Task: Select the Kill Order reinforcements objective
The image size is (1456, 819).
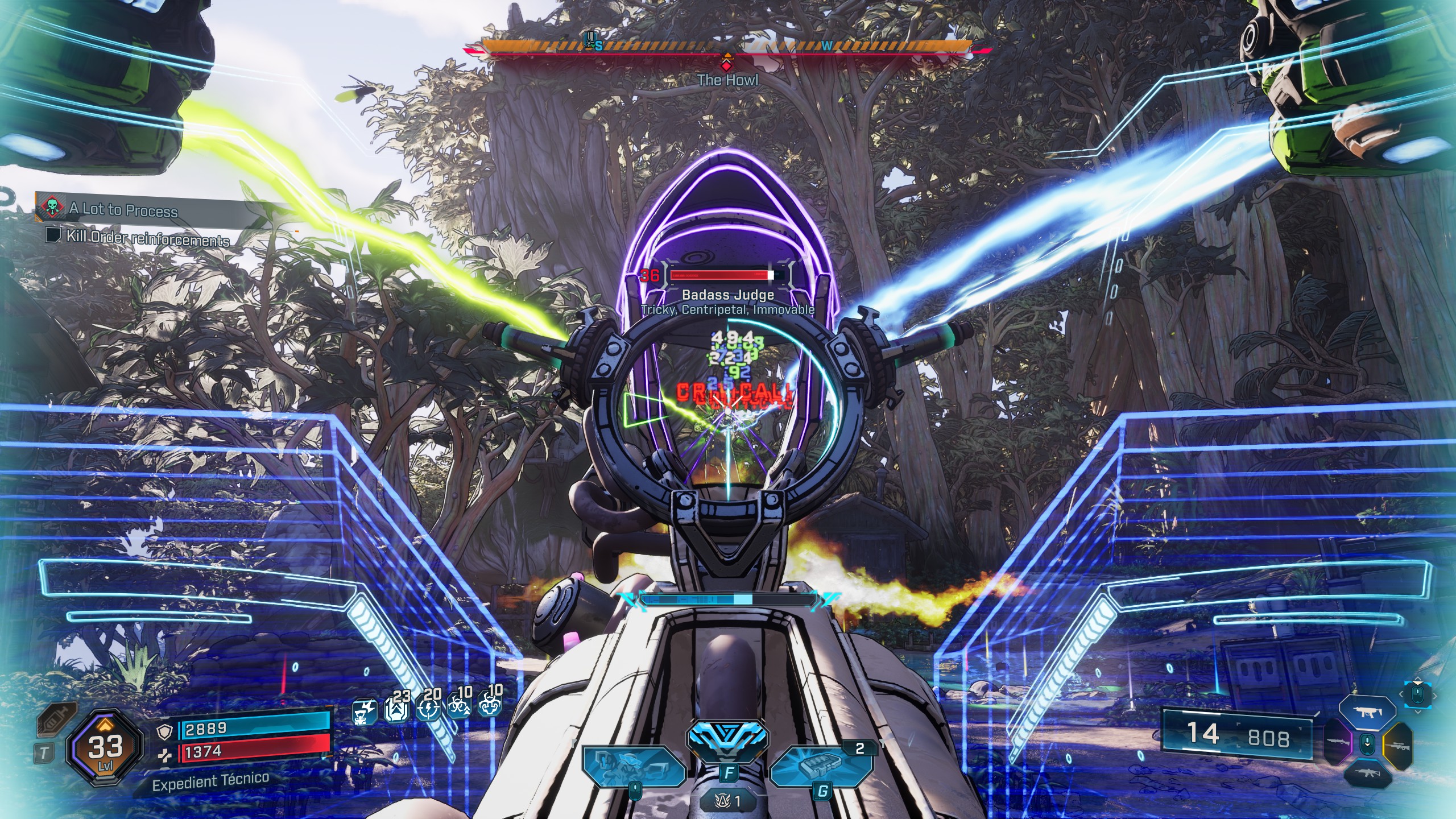Action: (147, 238)
